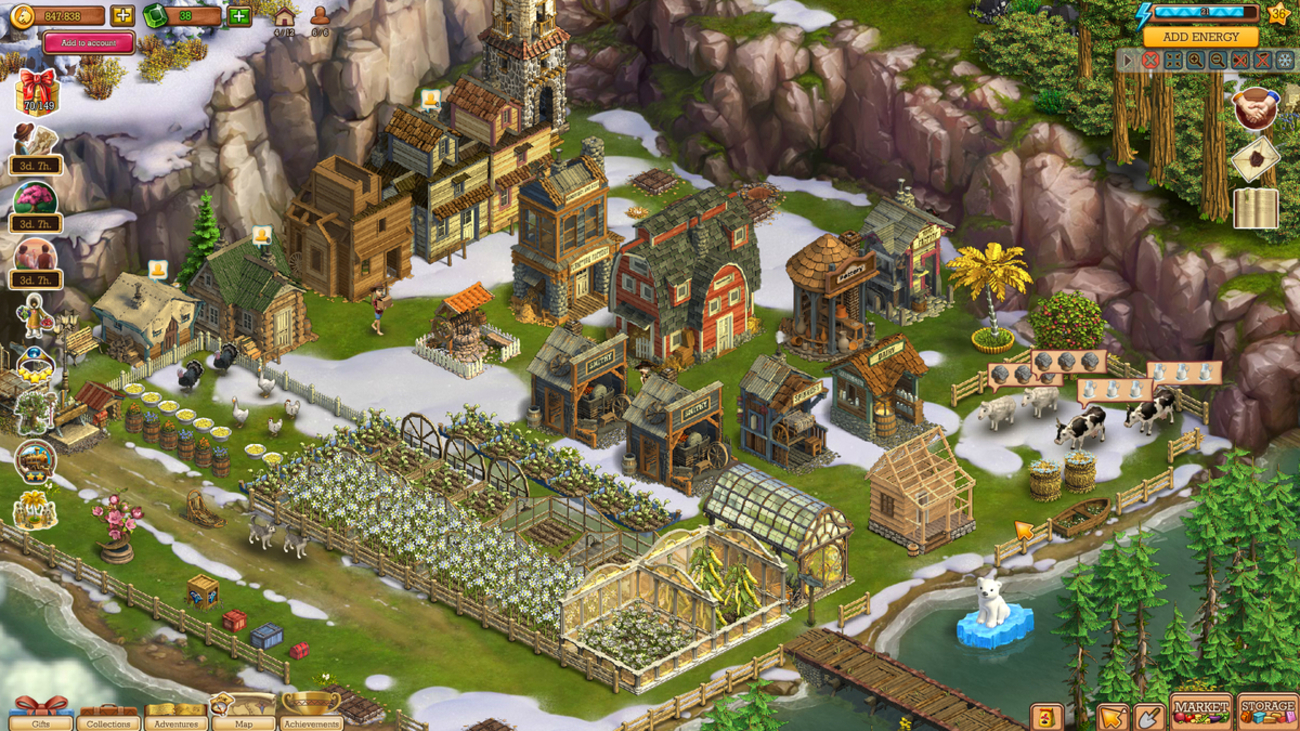This screenshot has height=731, width=1300.
Task: Toggle the snowflake effect button
Action: [1284, 61]
